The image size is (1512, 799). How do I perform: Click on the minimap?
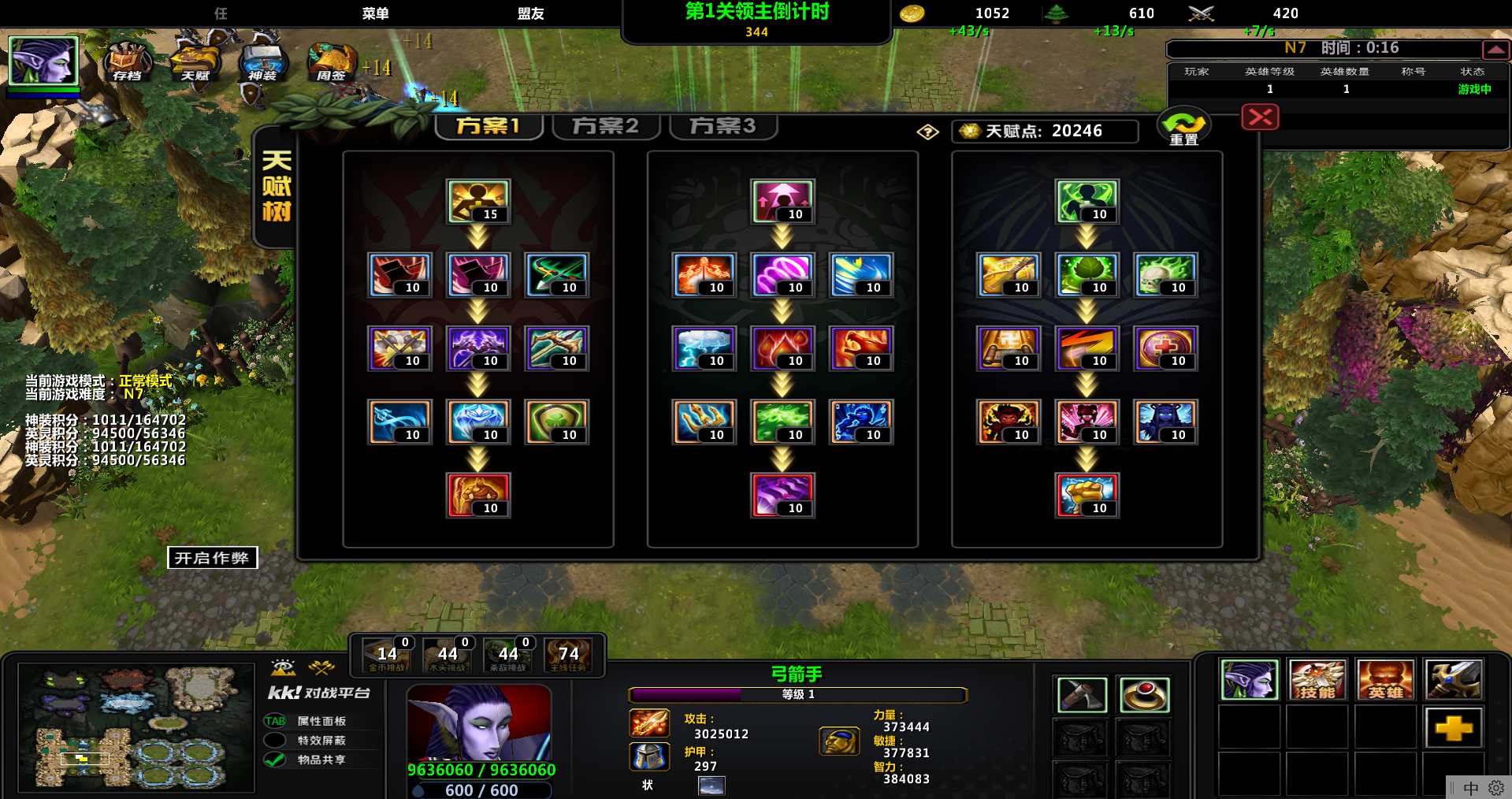136,727
